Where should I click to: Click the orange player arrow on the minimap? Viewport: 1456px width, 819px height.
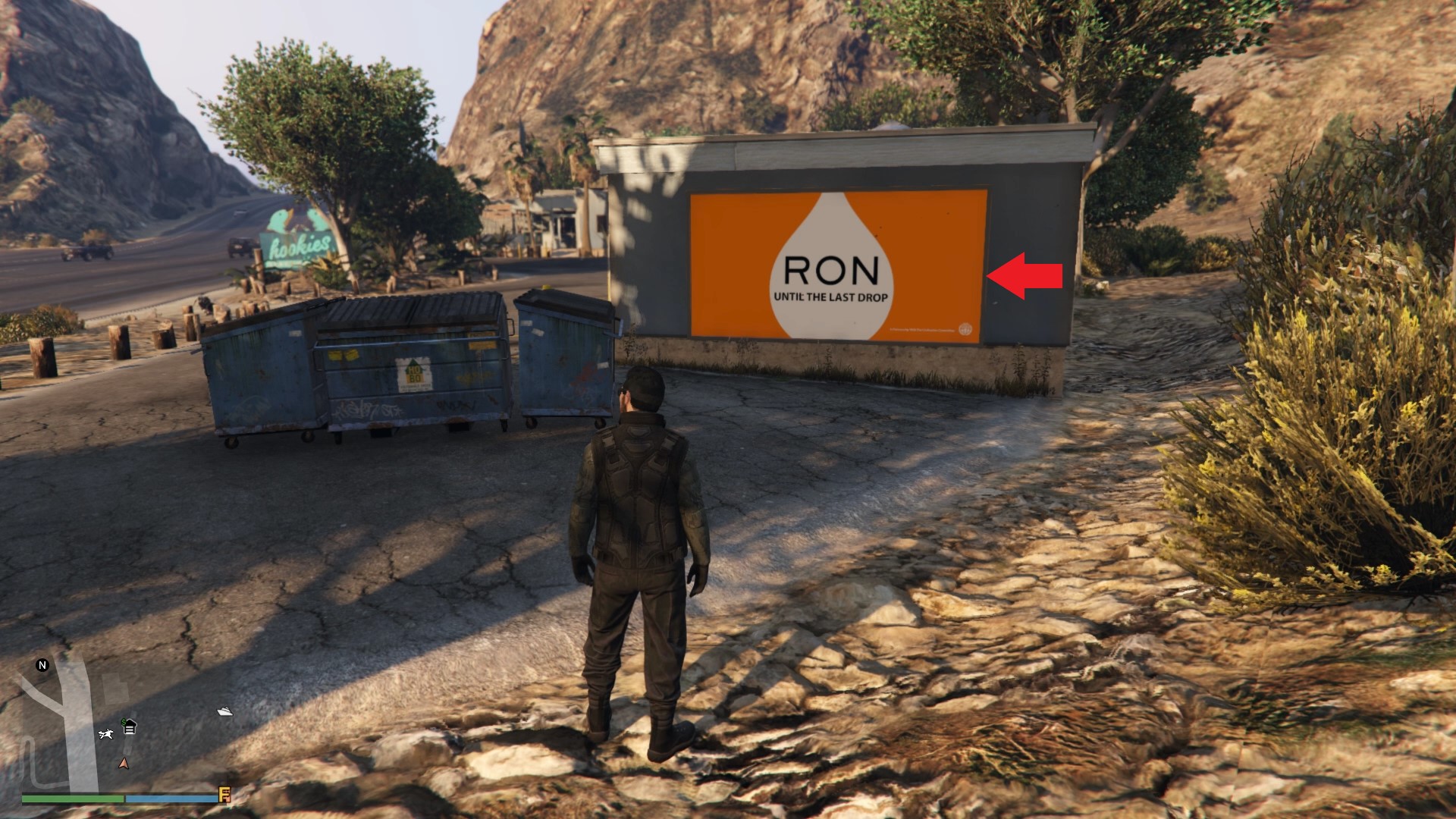click(124, 764)
